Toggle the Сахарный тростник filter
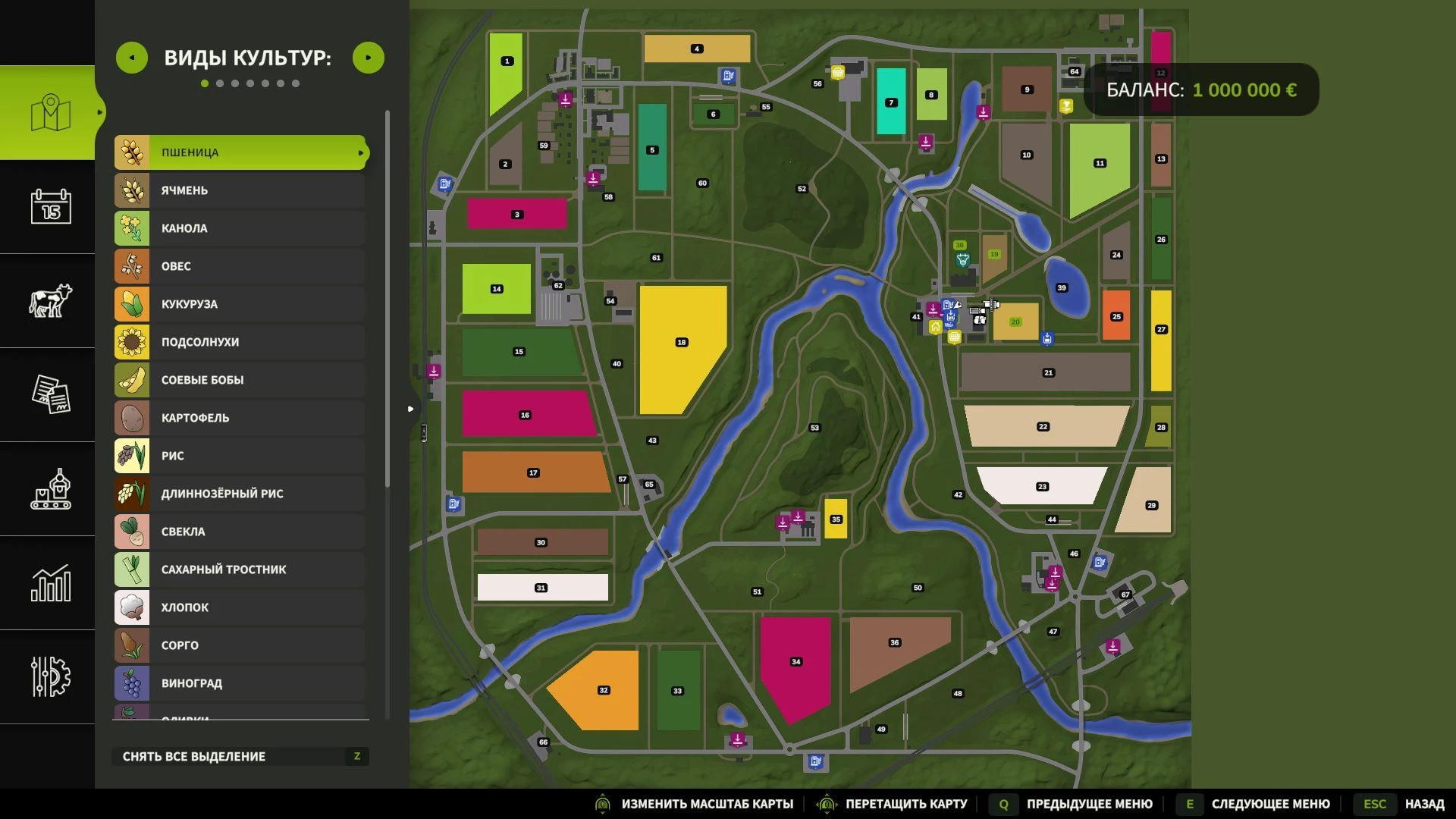1456x819 pixels. click(x=240, y=570)
